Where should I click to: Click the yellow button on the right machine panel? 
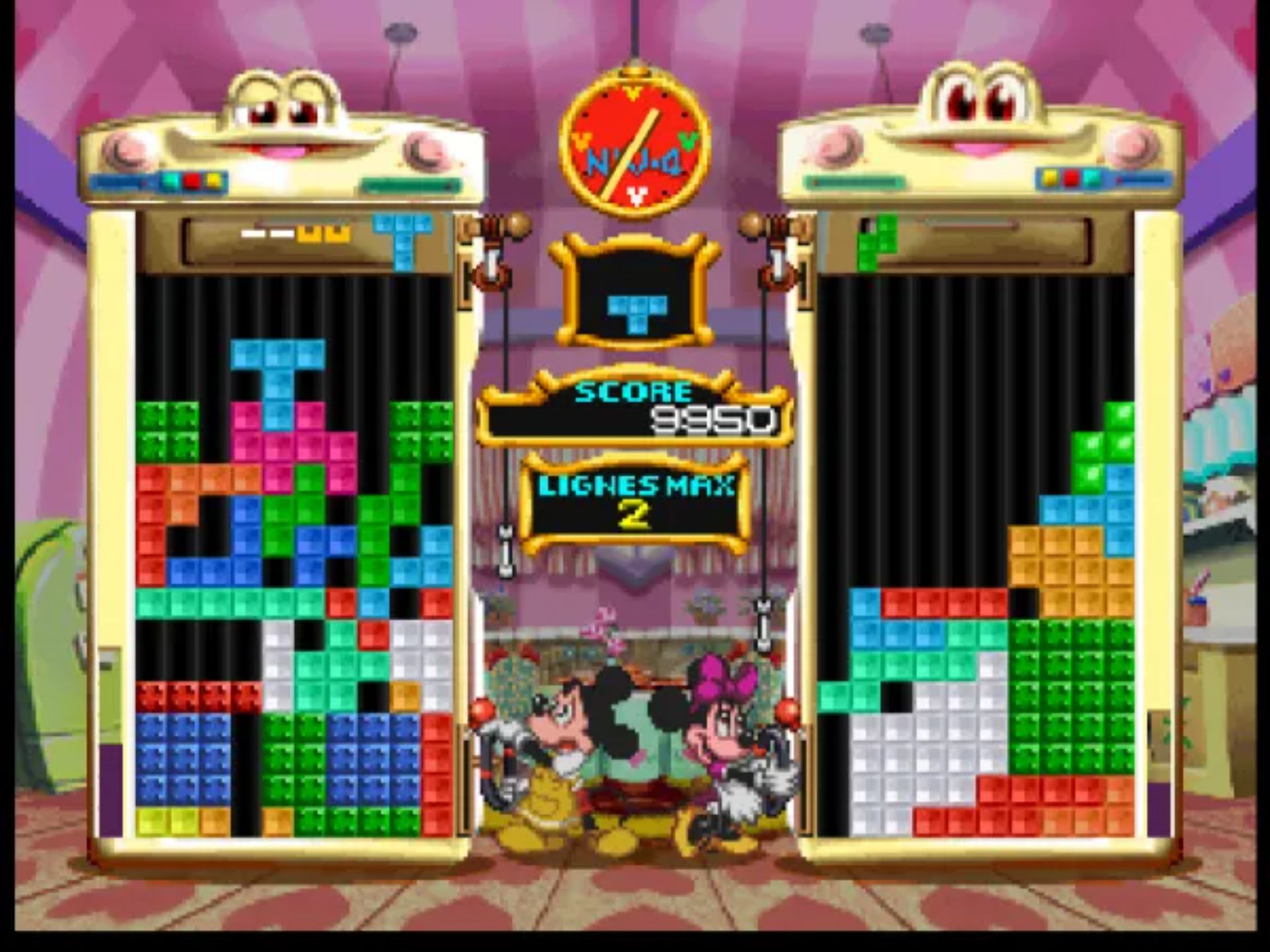point(1050,179)
